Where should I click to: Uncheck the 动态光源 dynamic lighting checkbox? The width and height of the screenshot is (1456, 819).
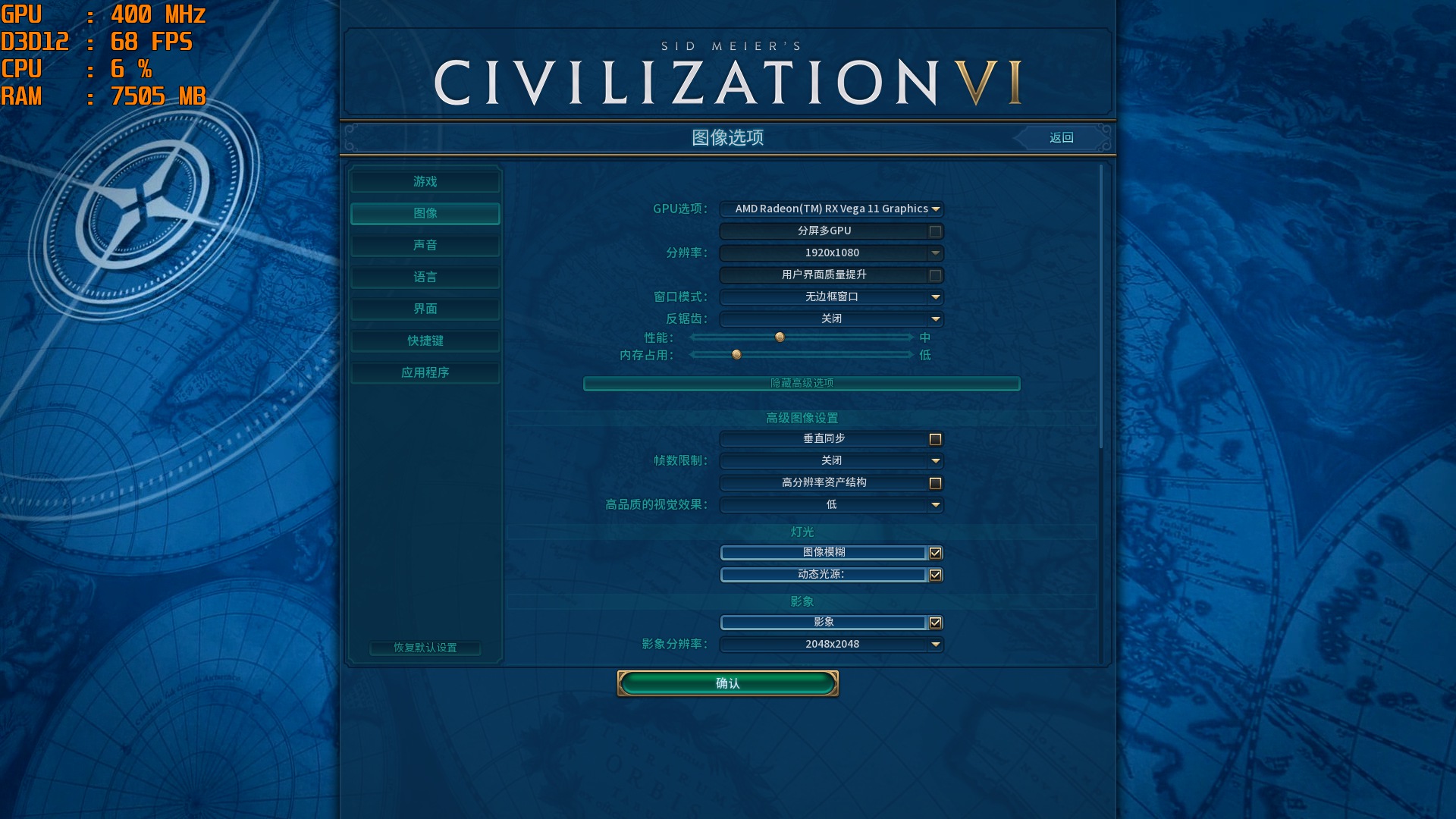(937, 575)
